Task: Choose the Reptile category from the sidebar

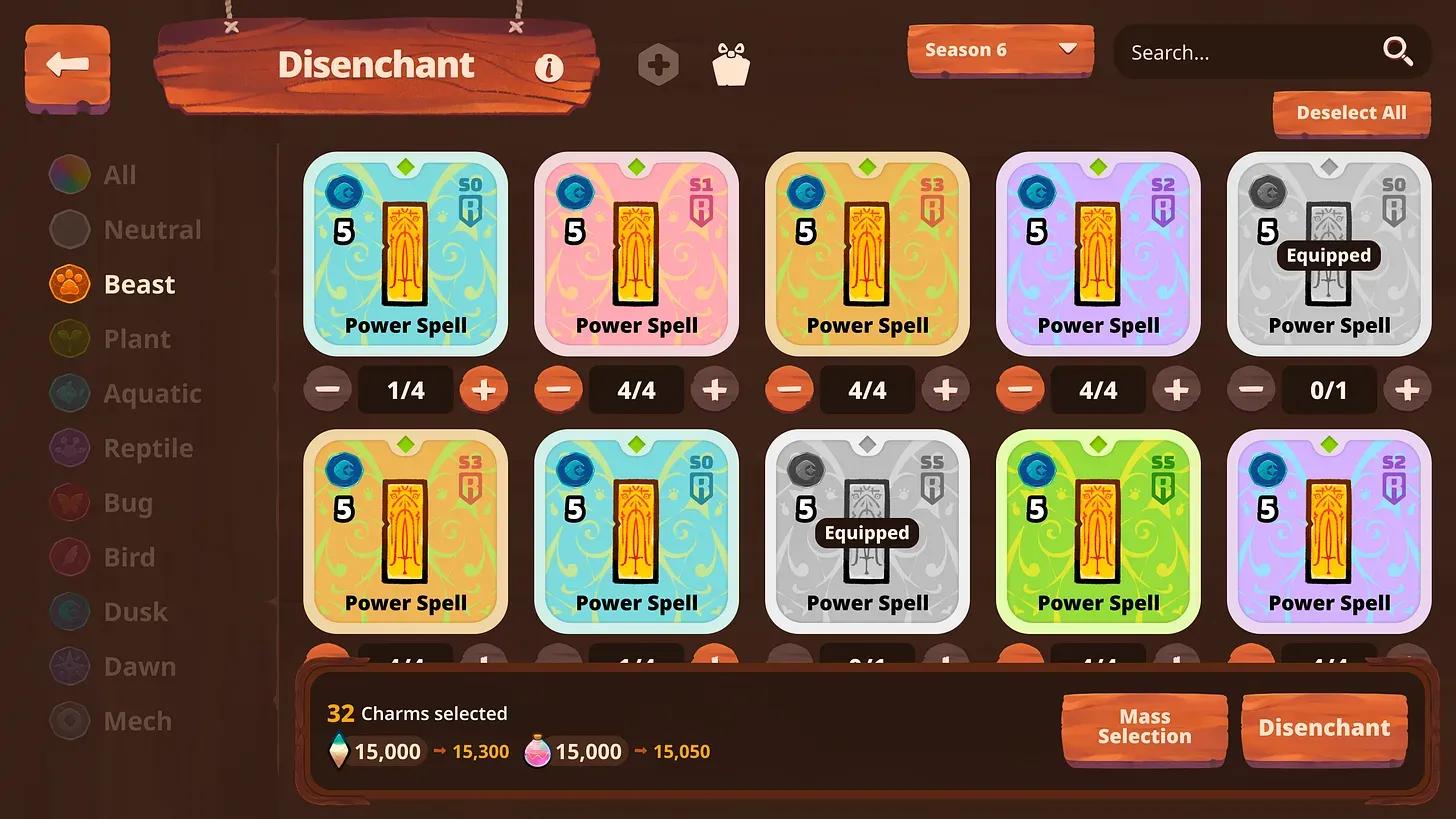Action: point(69,447)
